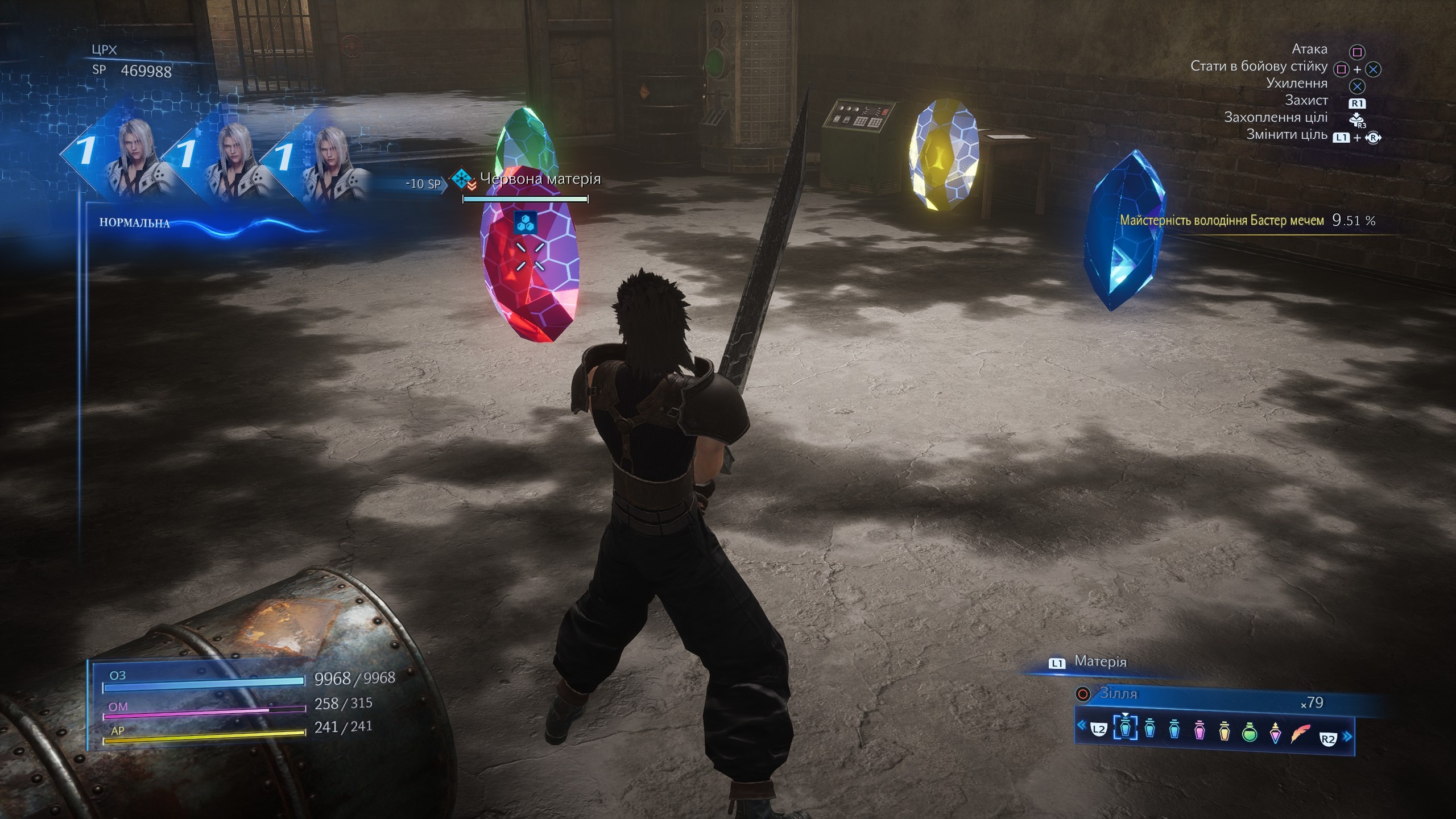Select the yellow potion bottle

[1225, 730]
